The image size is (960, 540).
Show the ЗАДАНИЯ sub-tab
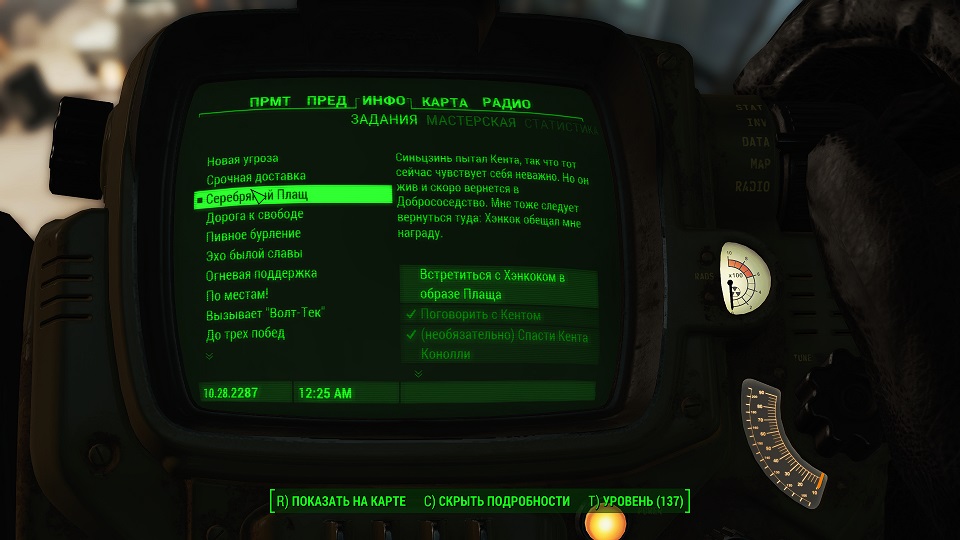click(384, 121)
